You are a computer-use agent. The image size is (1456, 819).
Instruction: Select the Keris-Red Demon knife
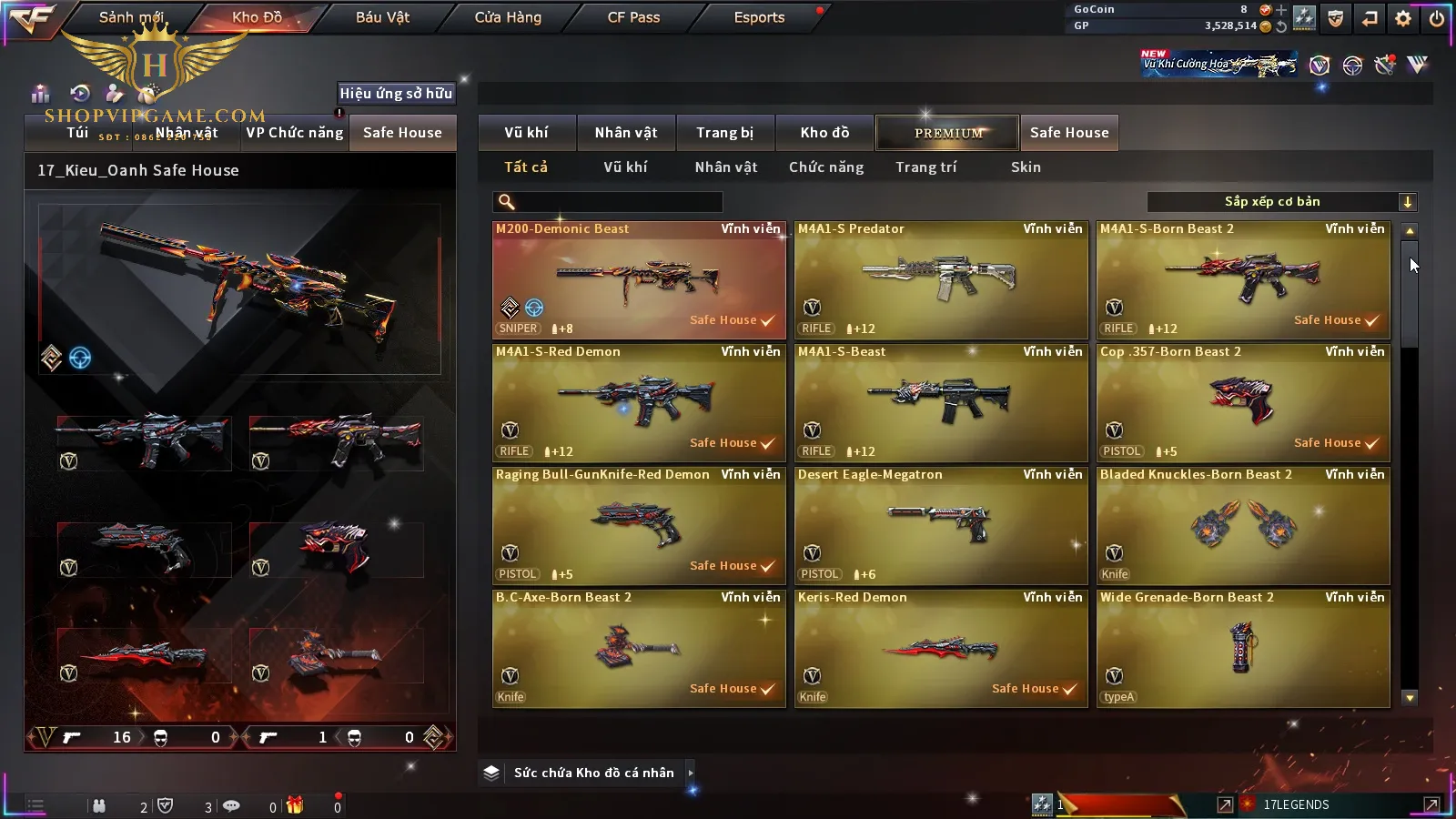click(x=941, y=649)
